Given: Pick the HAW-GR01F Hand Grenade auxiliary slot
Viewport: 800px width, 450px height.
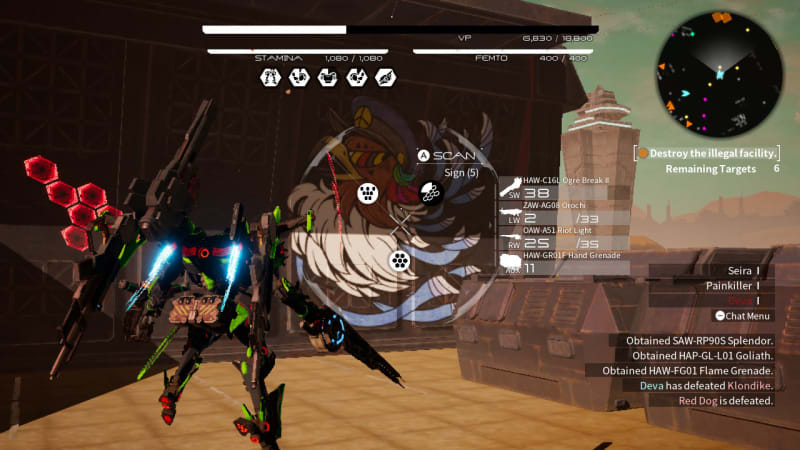Looking at the screenshot, I should (x=565, y=262).
